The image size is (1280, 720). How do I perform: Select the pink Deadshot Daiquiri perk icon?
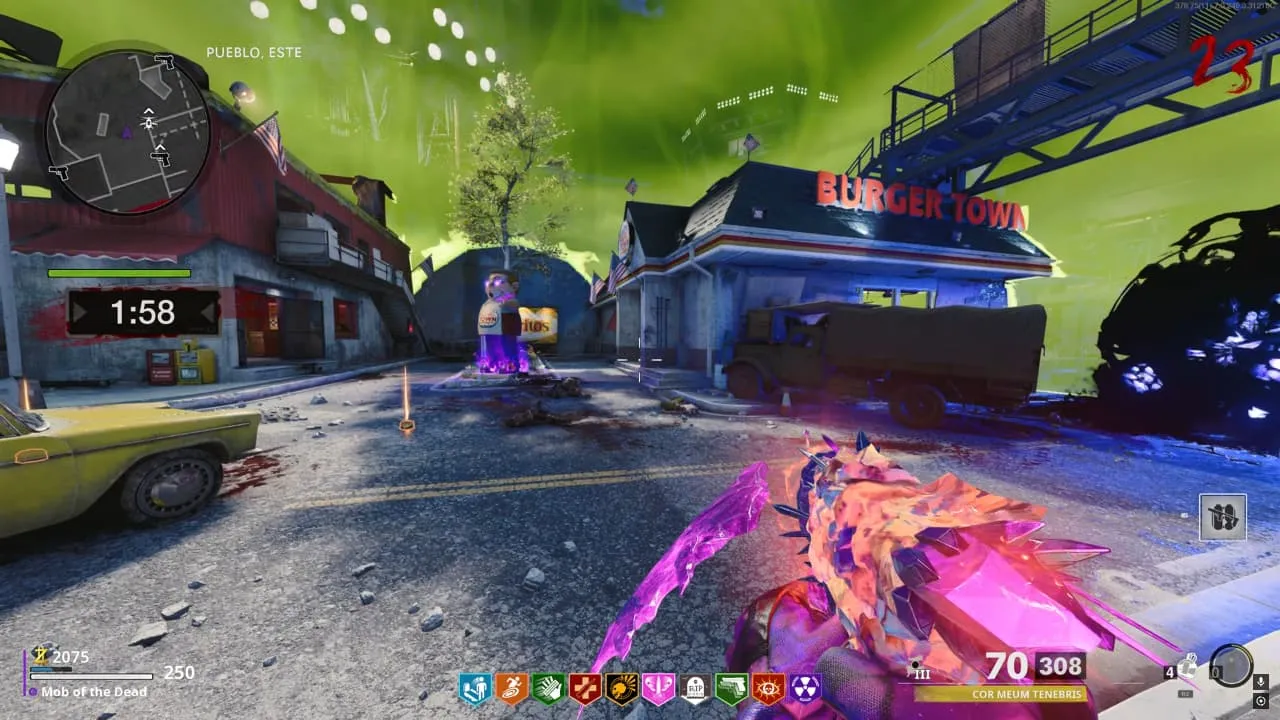pyautogui.click(x=658, y=688)
